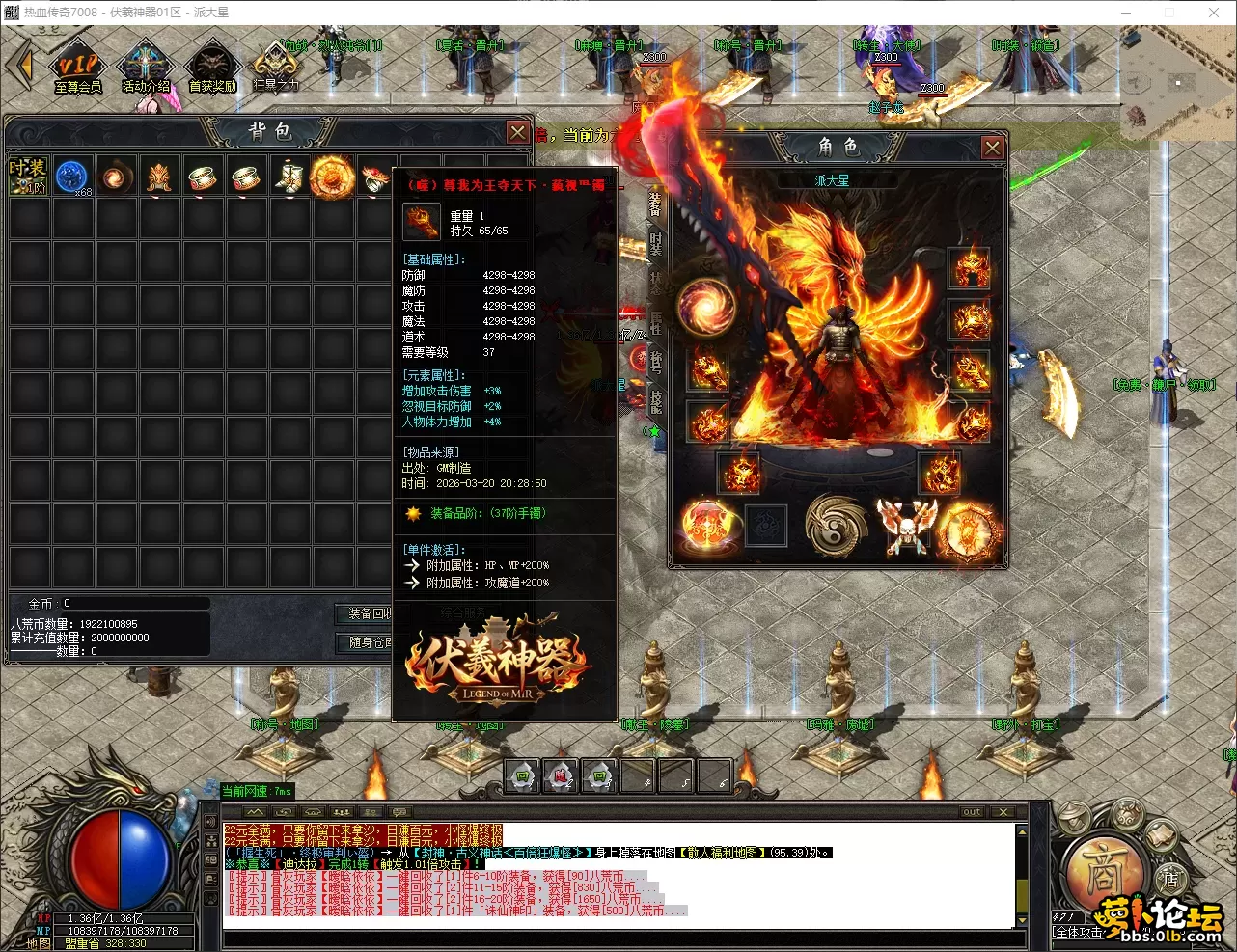The image size is (1237, 952).
Task: Switch to the 时装 fashion tab
Action: (656, 243)
